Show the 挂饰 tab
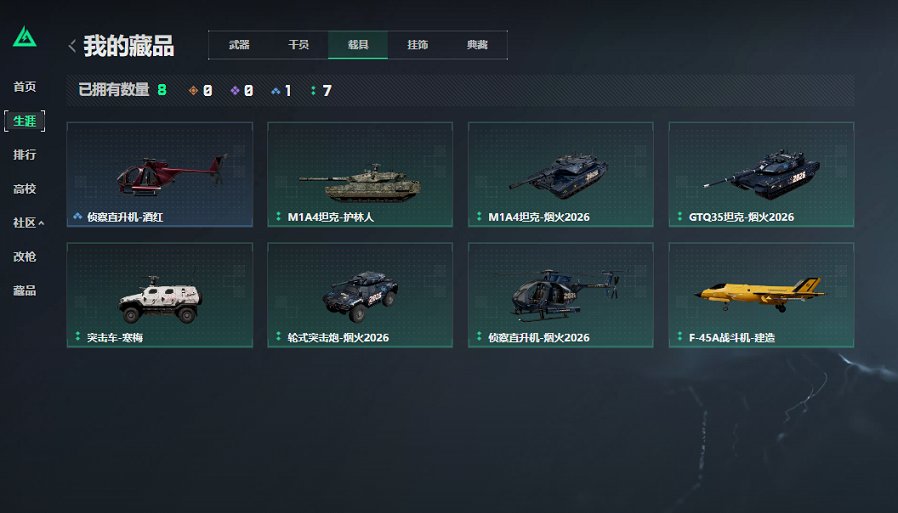 pyautogui.click(x=418, y=45)
